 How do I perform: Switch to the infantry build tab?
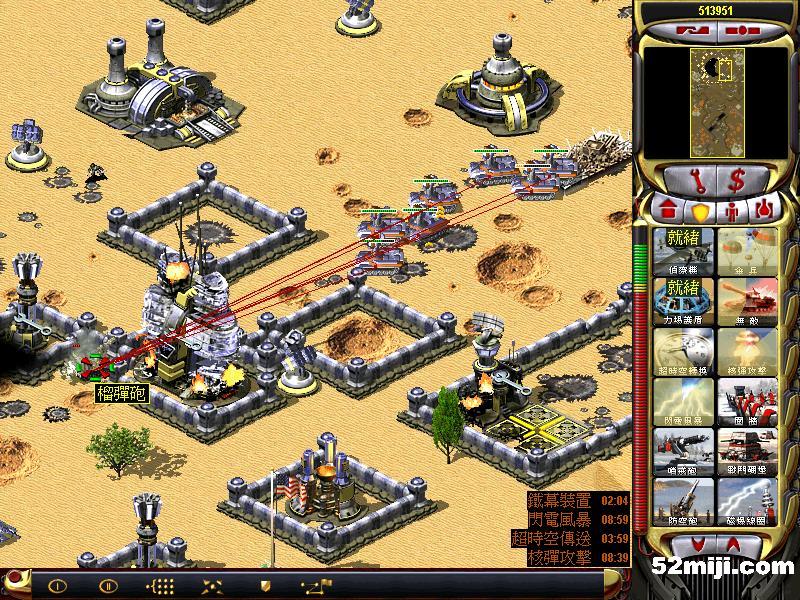pyautogui.click(x=731, y=211)
